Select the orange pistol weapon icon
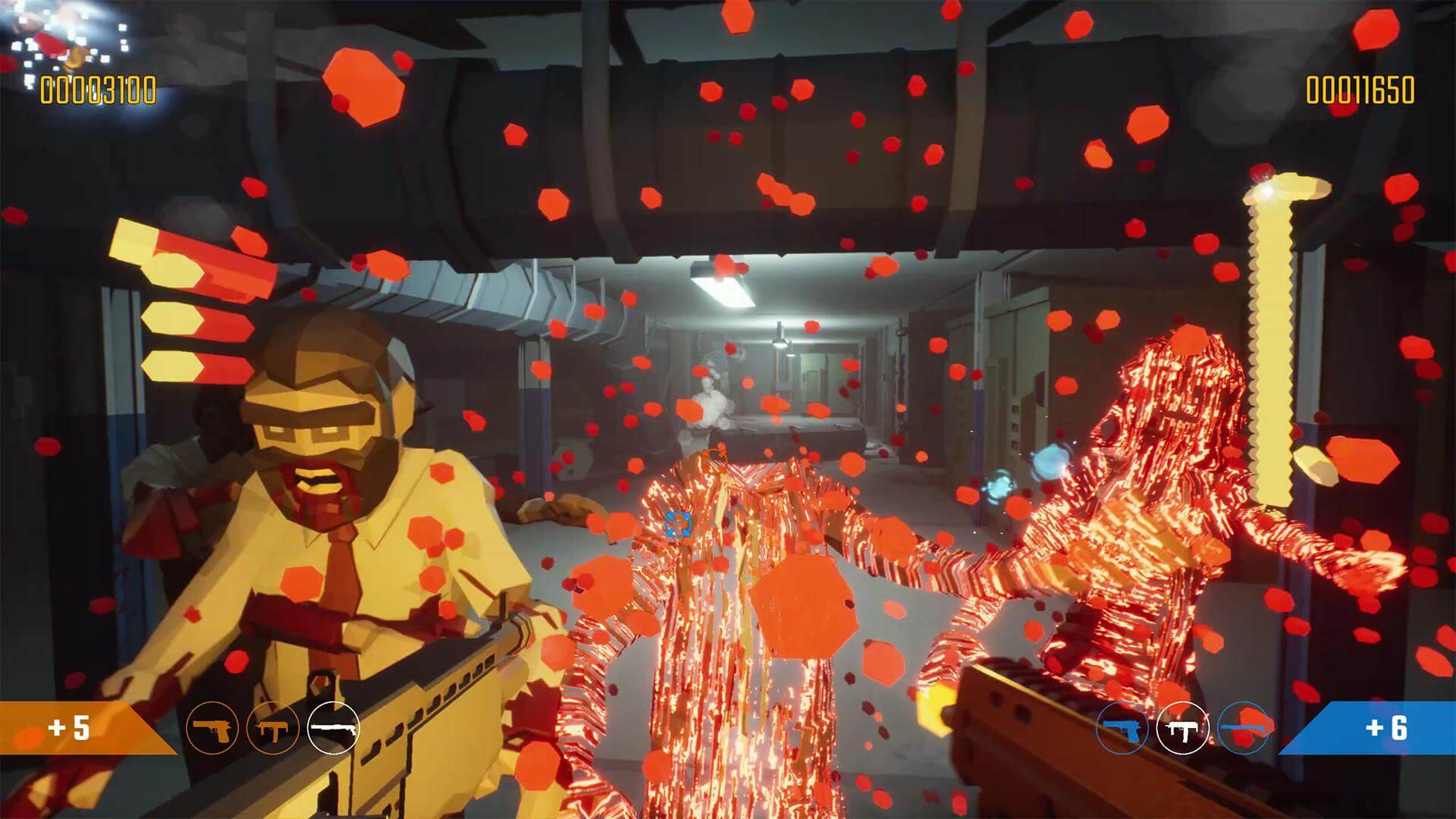Screen dimensions: 1456x819 tap(212, 728)
